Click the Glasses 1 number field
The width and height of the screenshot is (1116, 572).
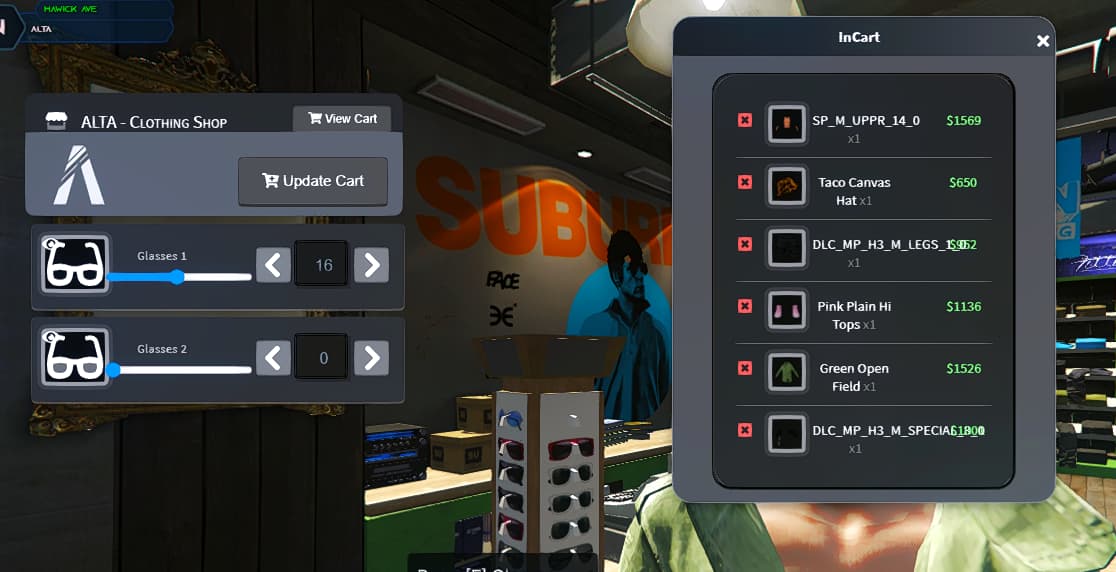click(x=322, y=265)
